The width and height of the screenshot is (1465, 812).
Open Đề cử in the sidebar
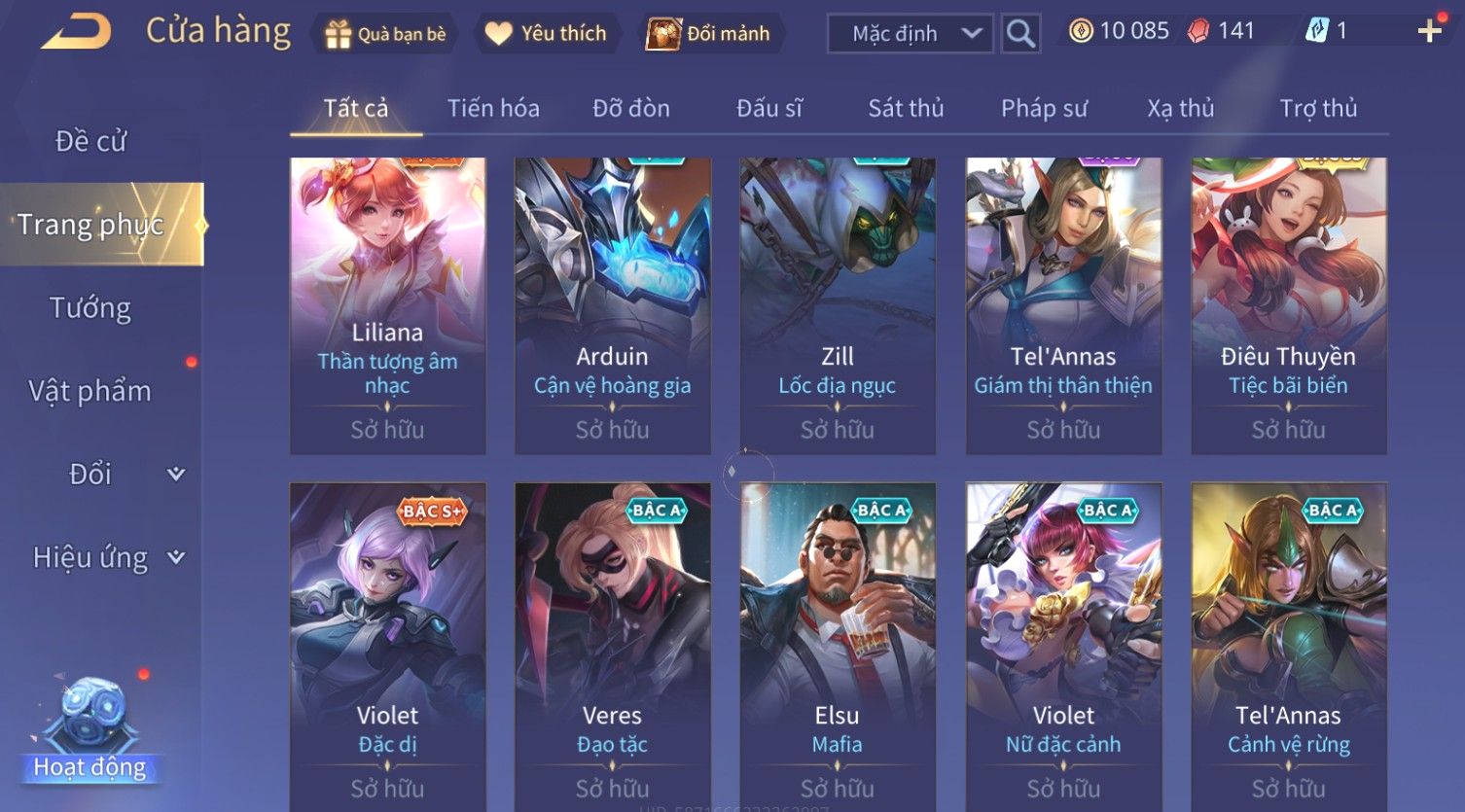coord(90,141)
